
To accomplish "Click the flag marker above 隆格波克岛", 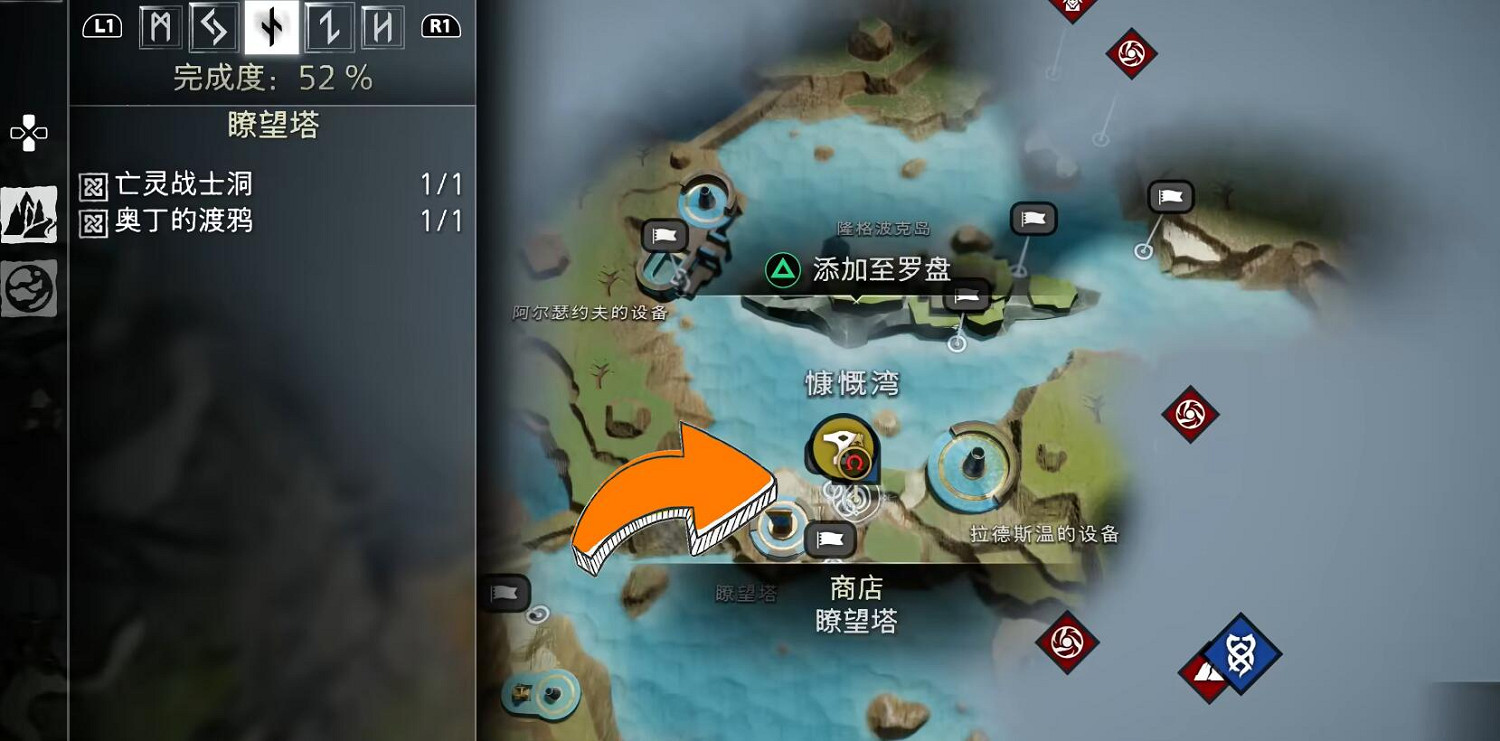I will [1031, 220].
